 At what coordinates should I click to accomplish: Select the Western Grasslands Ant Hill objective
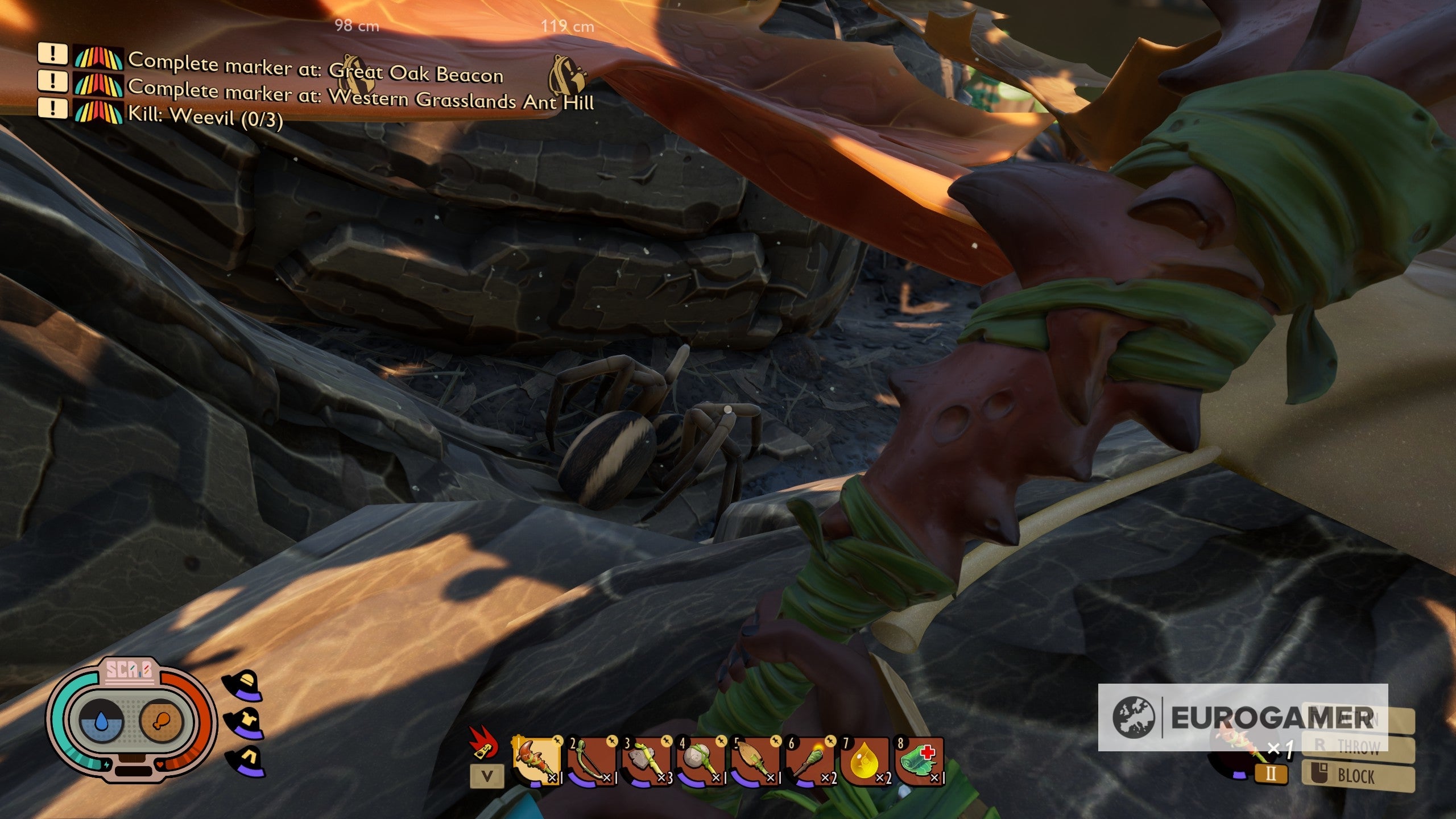361,95
